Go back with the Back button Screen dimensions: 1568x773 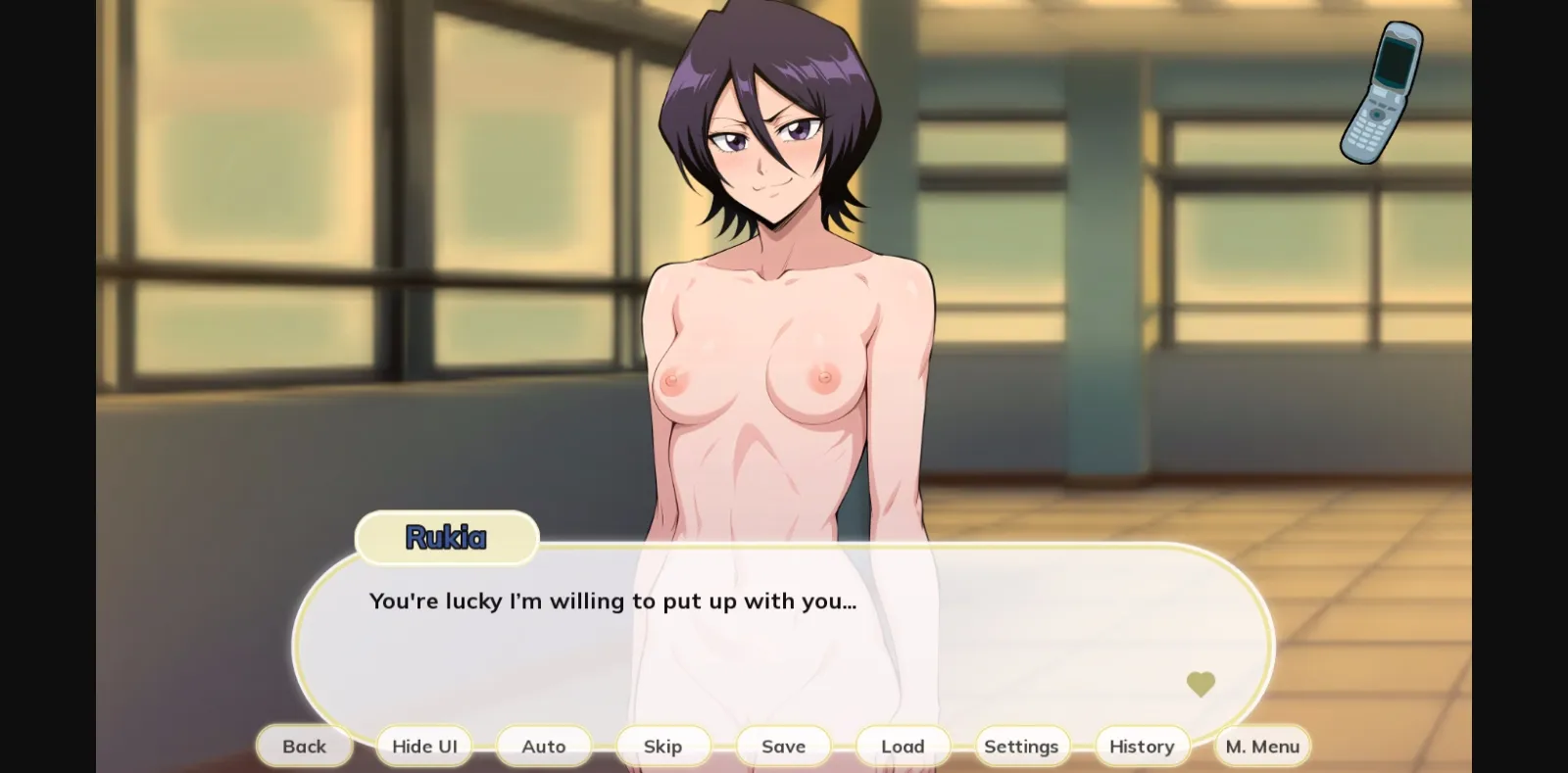pyautogui.click(x=304, y=747)
